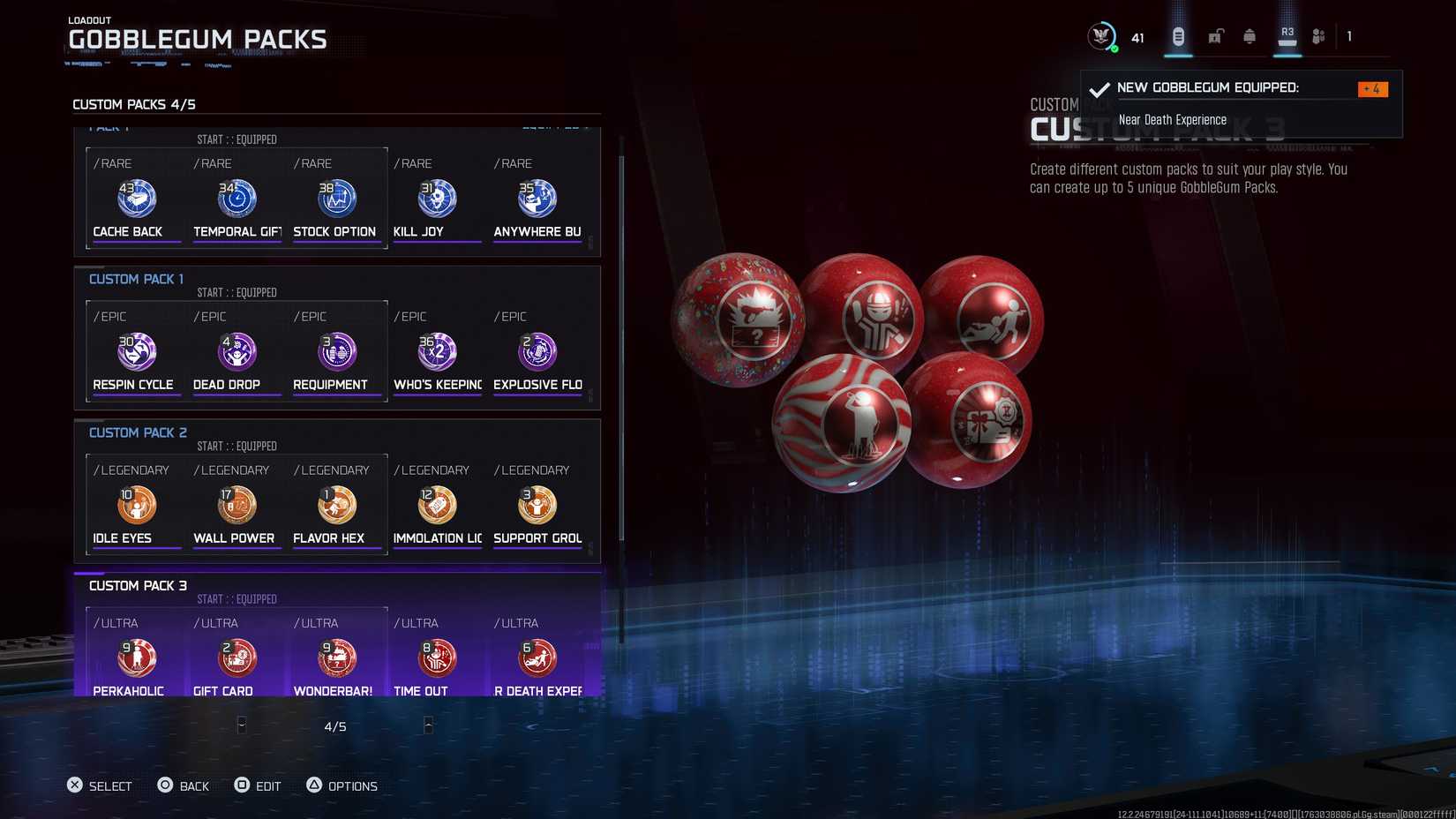1456x819 pixels.
Task: Choose the Perkaholic ultra gobblegum
Action: [x=135, y=657]
